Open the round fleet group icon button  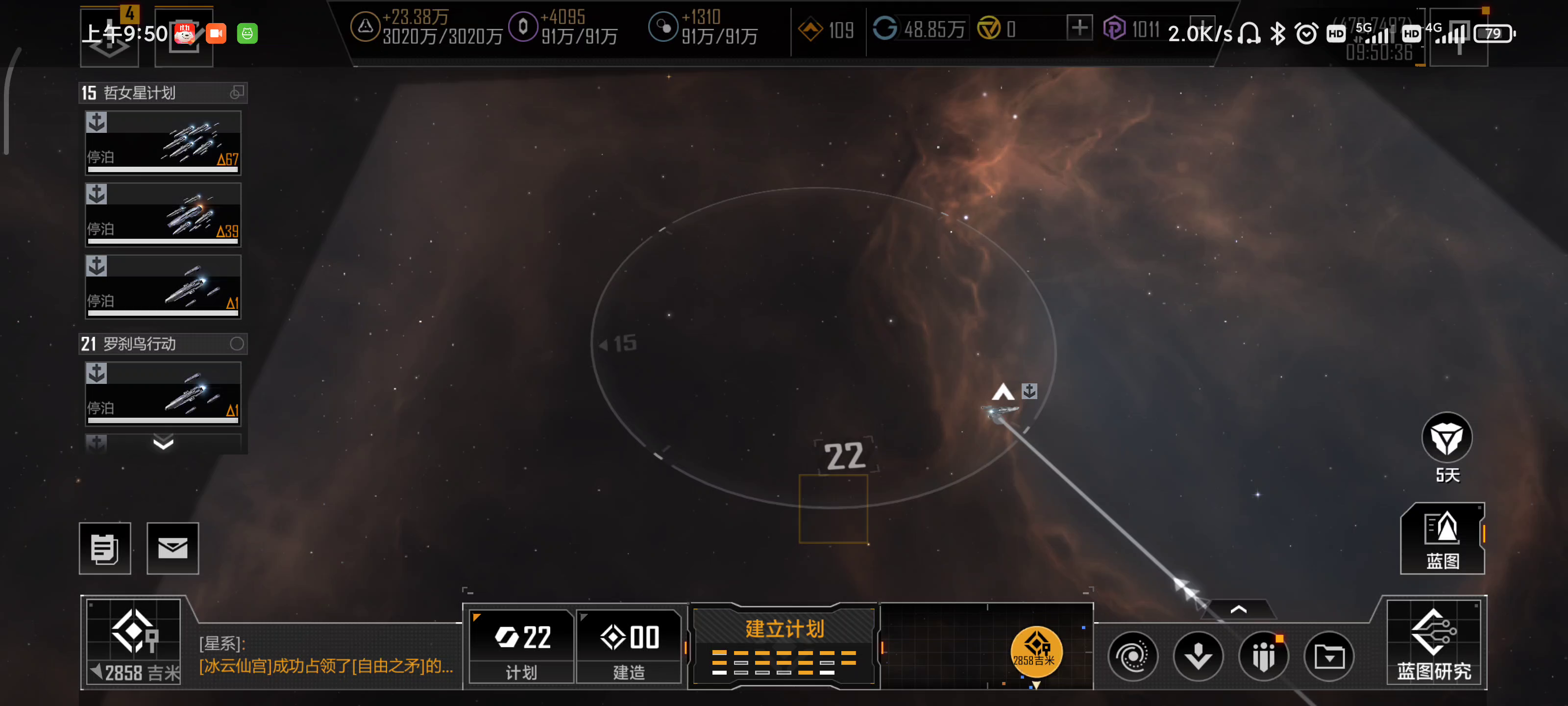(1264, 656)
